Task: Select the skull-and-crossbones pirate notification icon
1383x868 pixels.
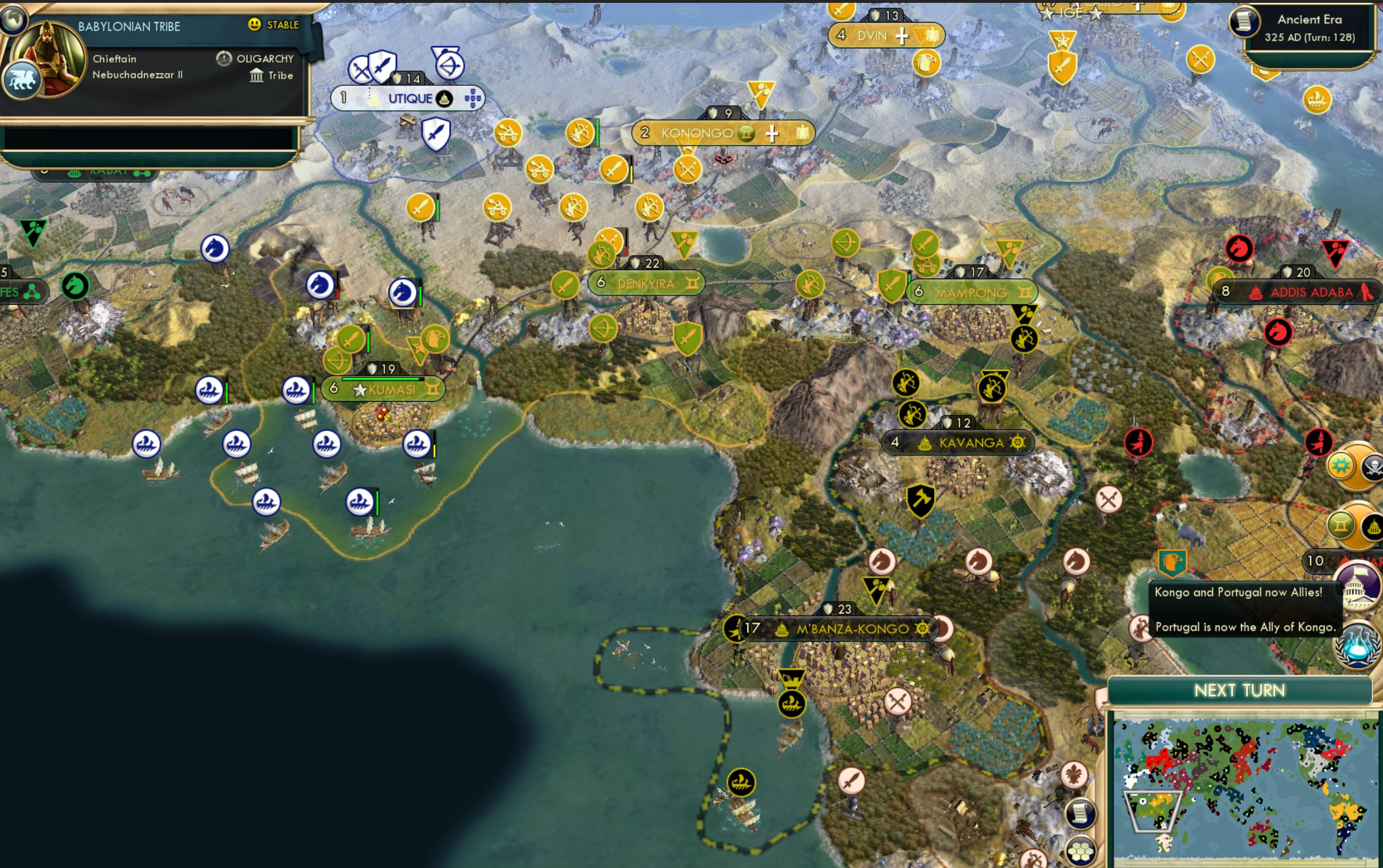Action: (1374, 466)
